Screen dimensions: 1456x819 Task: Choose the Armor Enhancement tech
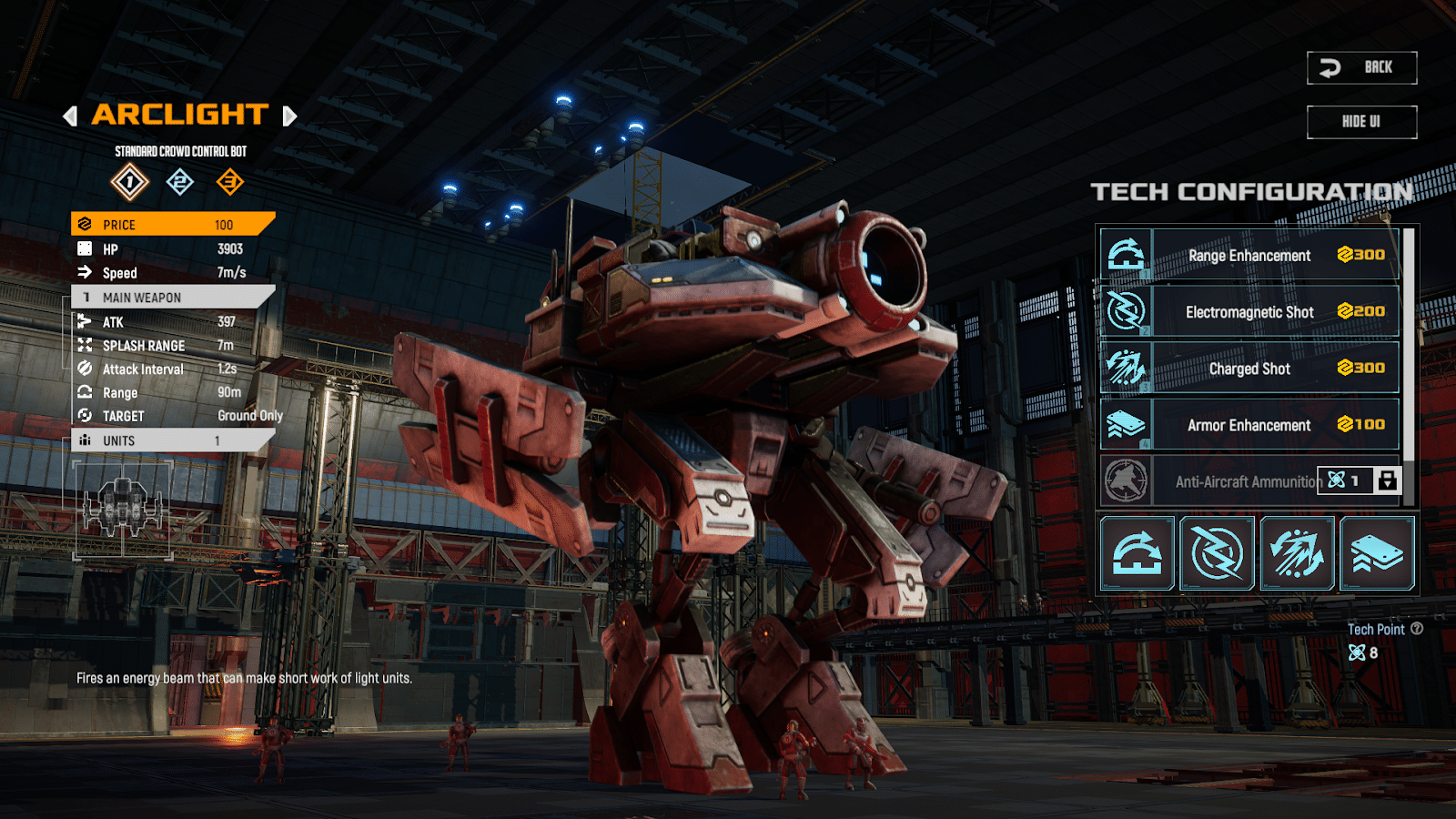pyautogui.click(x=1249, y=425)
